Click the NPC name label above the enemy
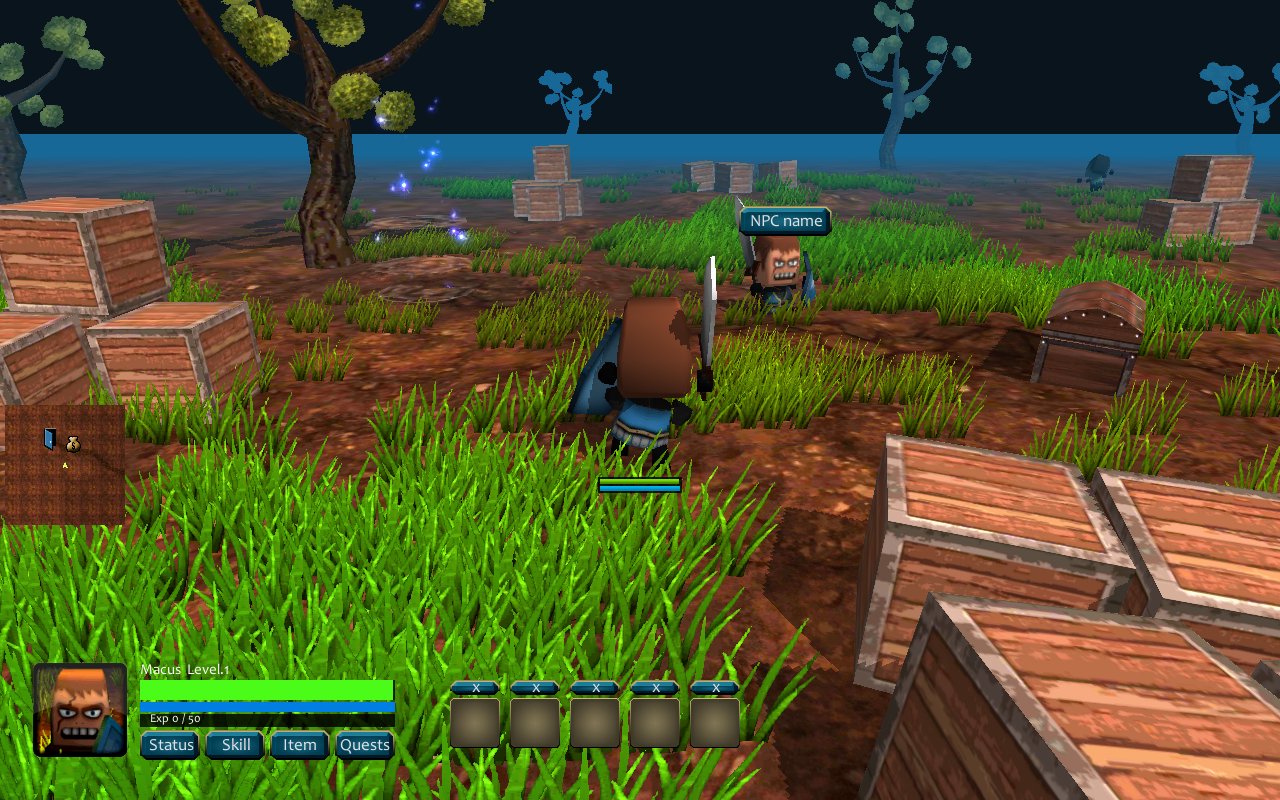The height and width of the screenshot is (800, 1280). point(784,221)
